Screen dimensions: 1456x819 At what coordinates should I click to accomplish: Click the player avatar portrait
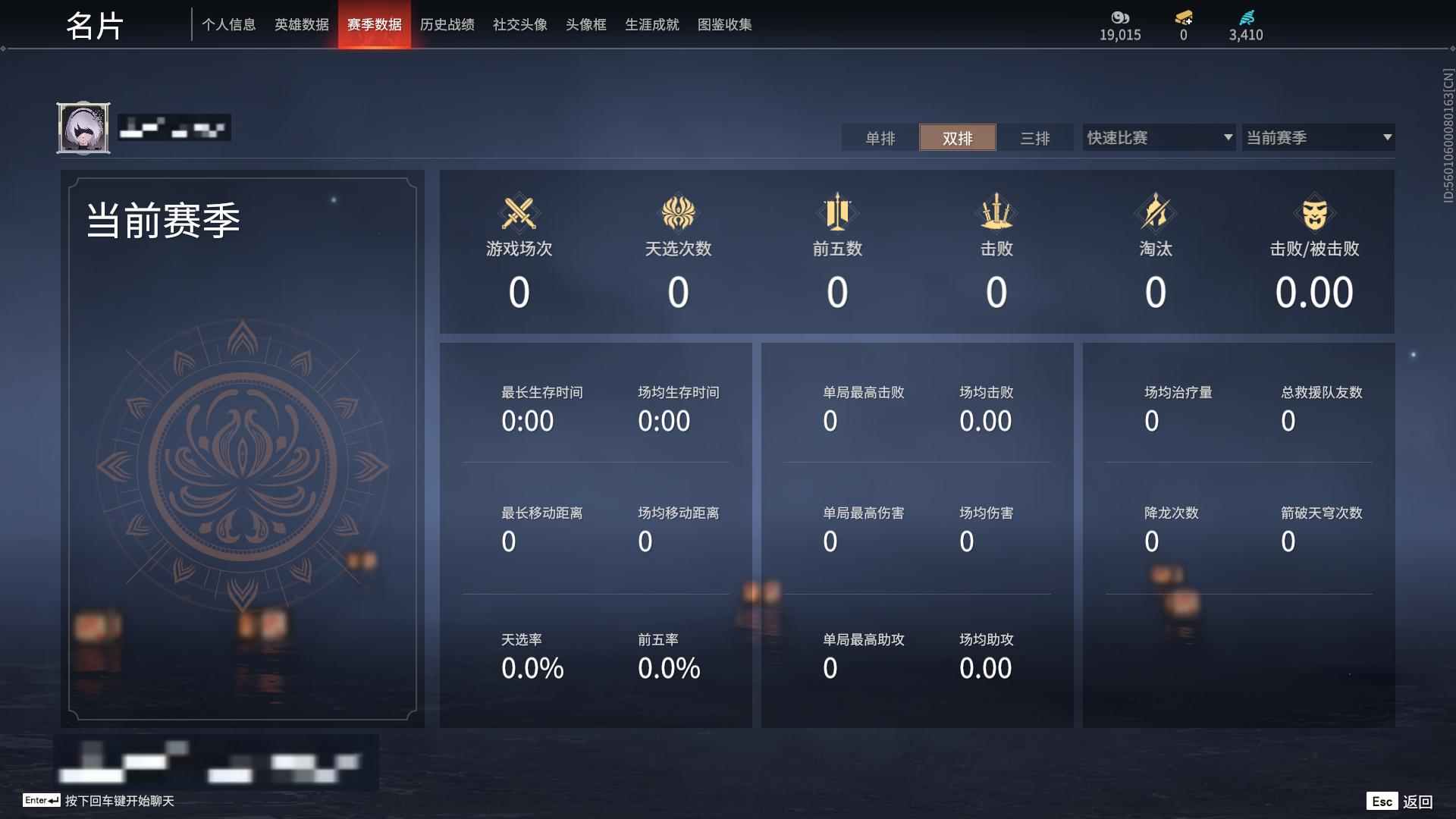[x=83, y=127]
